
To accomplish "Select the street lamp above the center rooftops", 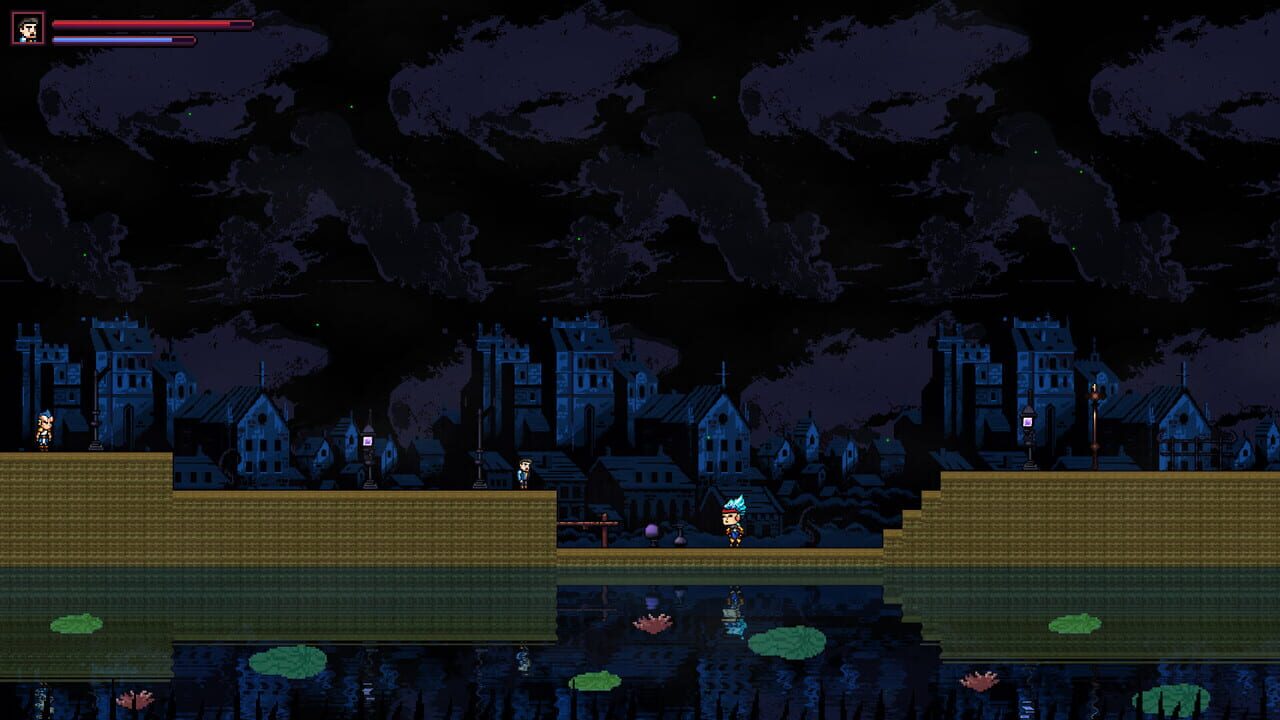I will (x=479, y=440).
